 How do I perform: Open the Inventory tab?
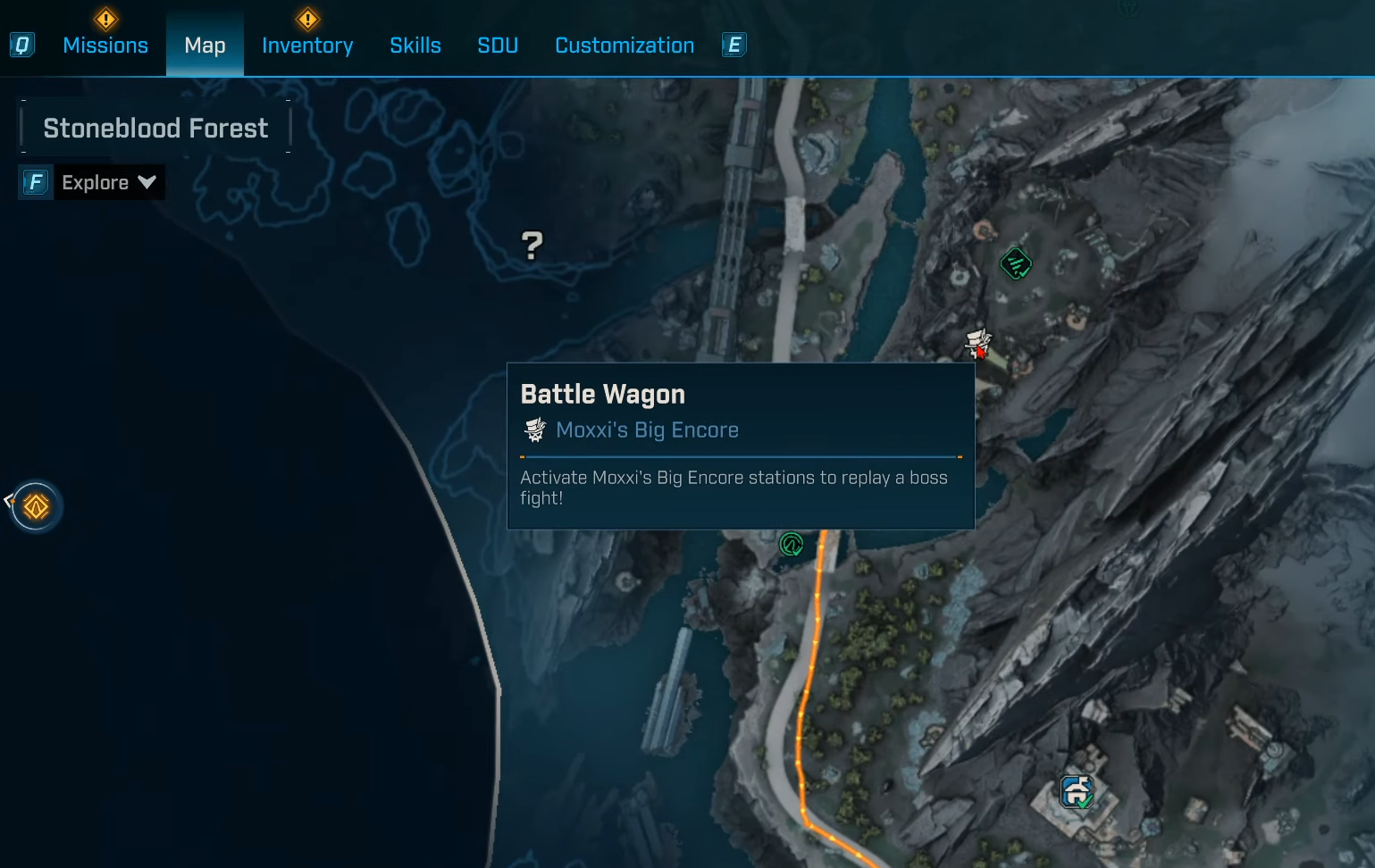tap(307, 46)
